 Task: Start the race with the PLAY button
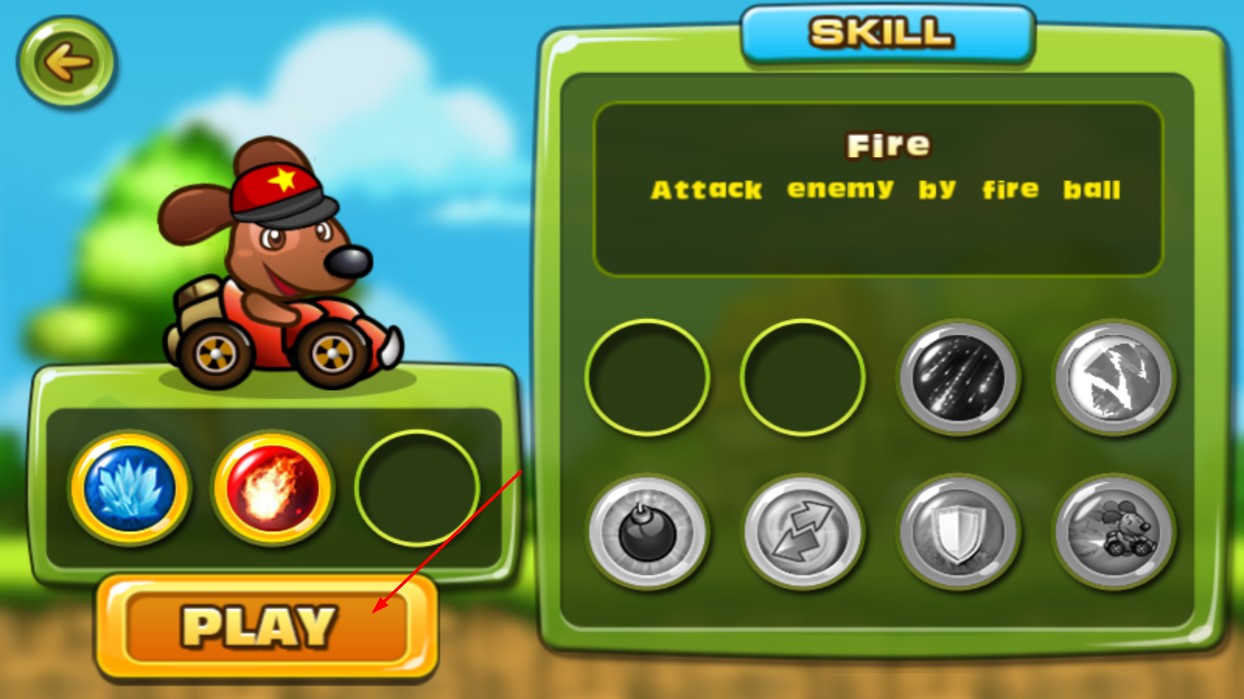point(266,627)
